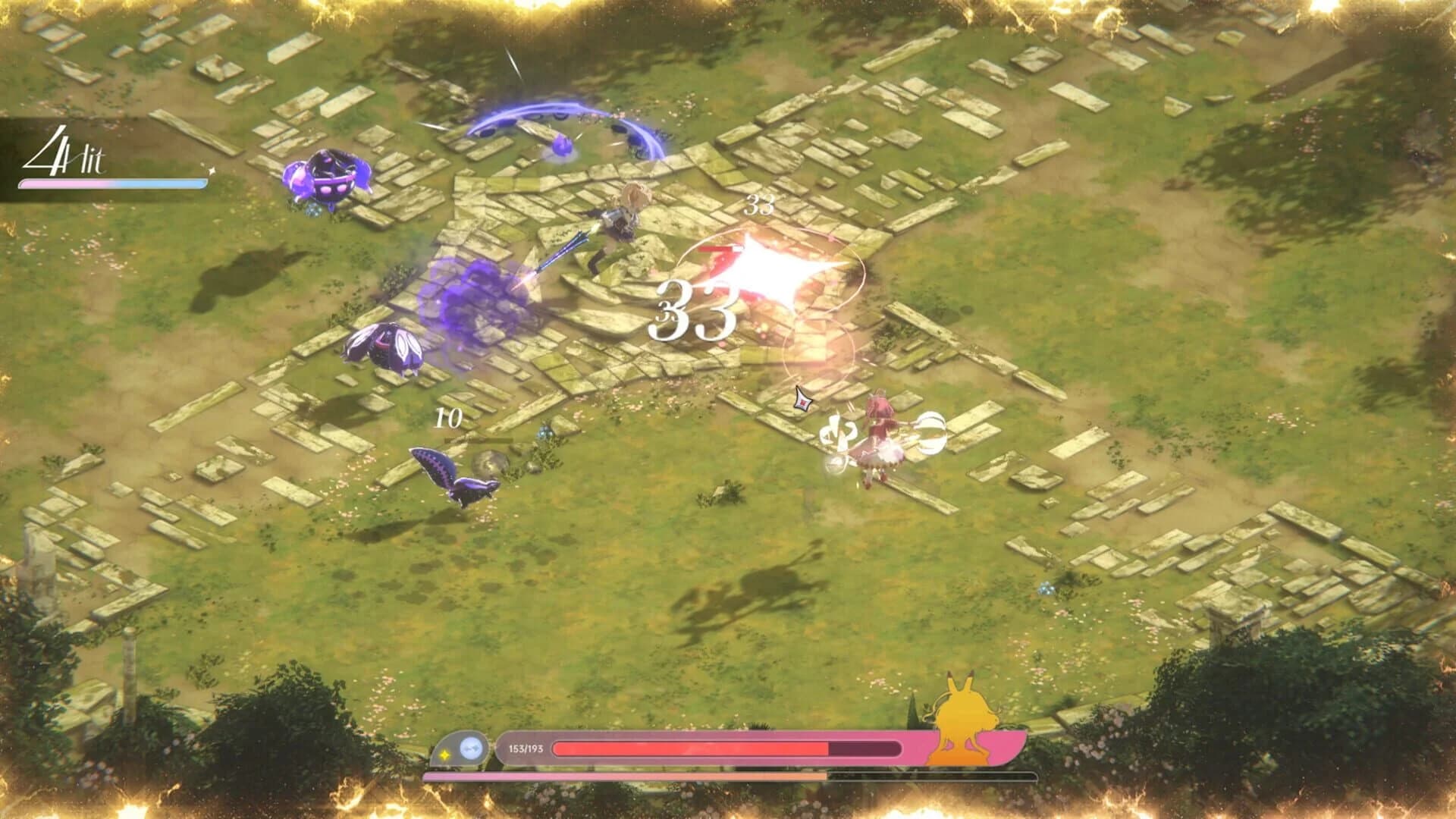Click the small 10 damage number near the moth

(447, 417)
